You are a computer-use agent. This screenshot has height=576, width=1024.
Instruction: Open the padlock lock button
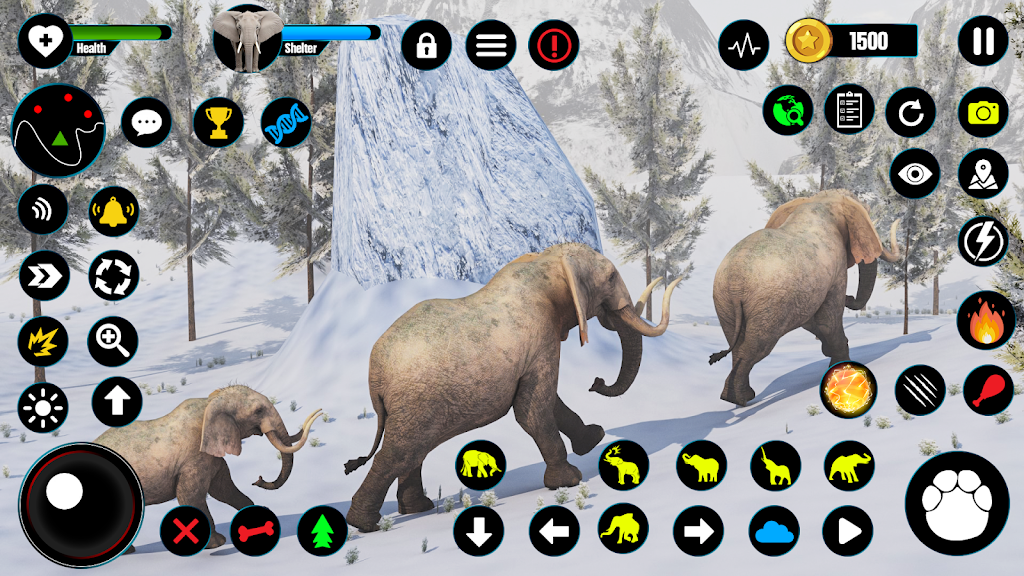tap(426, 45)
